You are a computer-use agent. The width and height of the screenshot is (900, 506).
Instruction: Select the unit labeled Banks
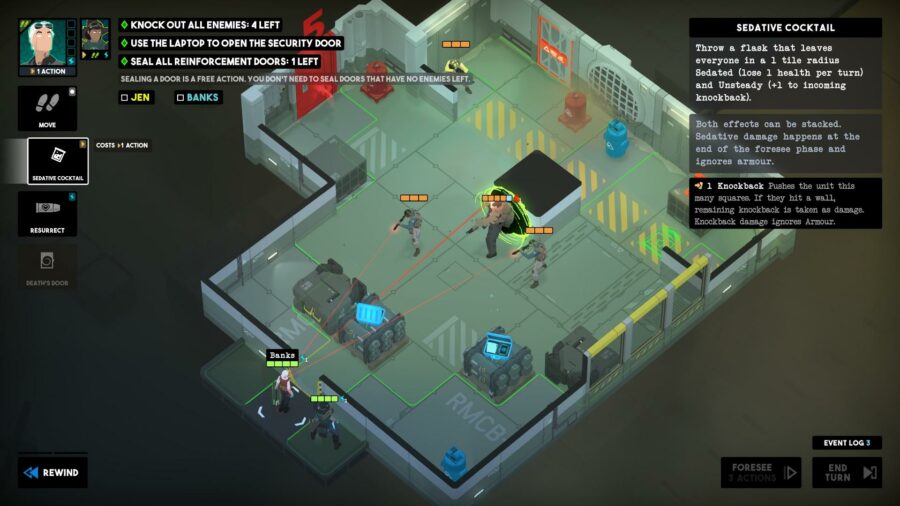284,386
